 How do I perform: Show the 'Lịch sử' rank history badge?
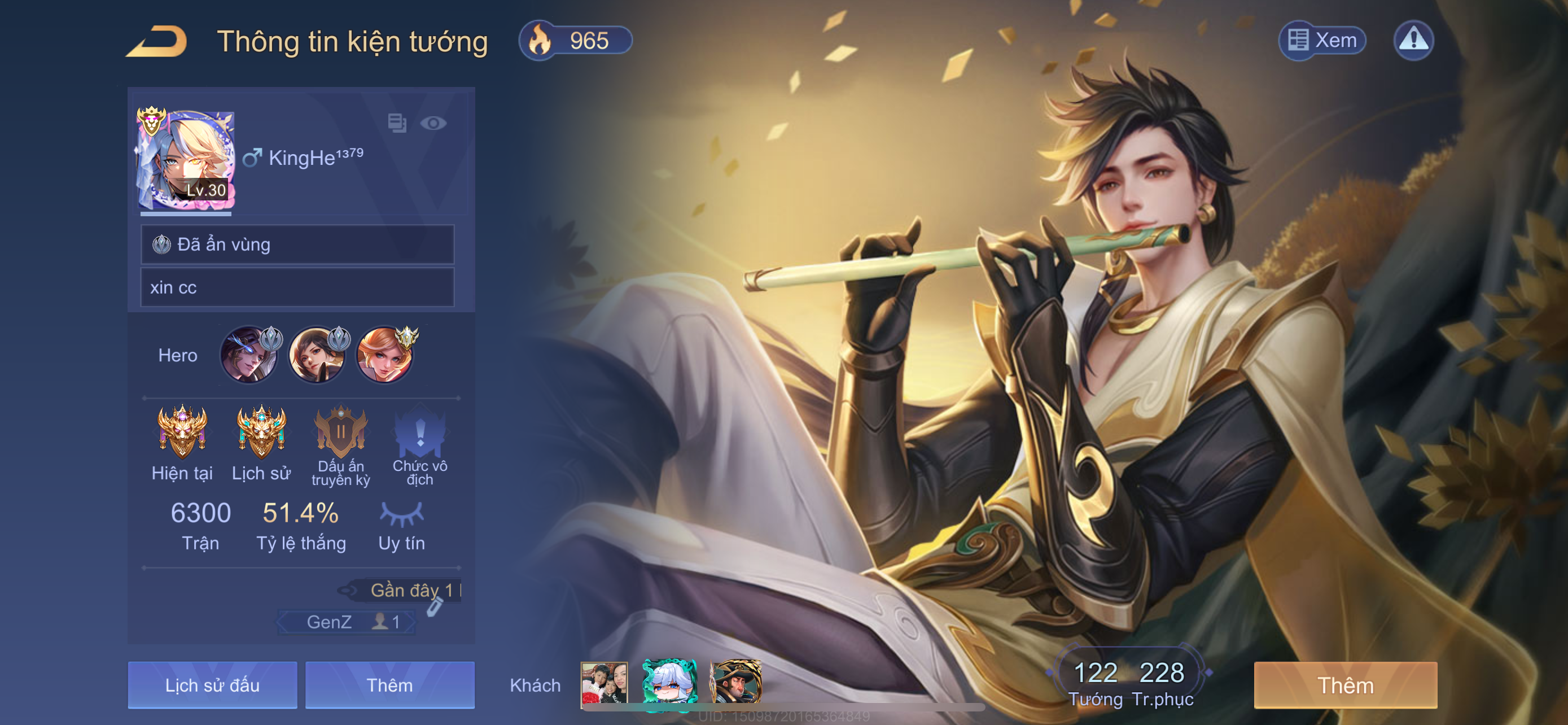tap(261, 432)
